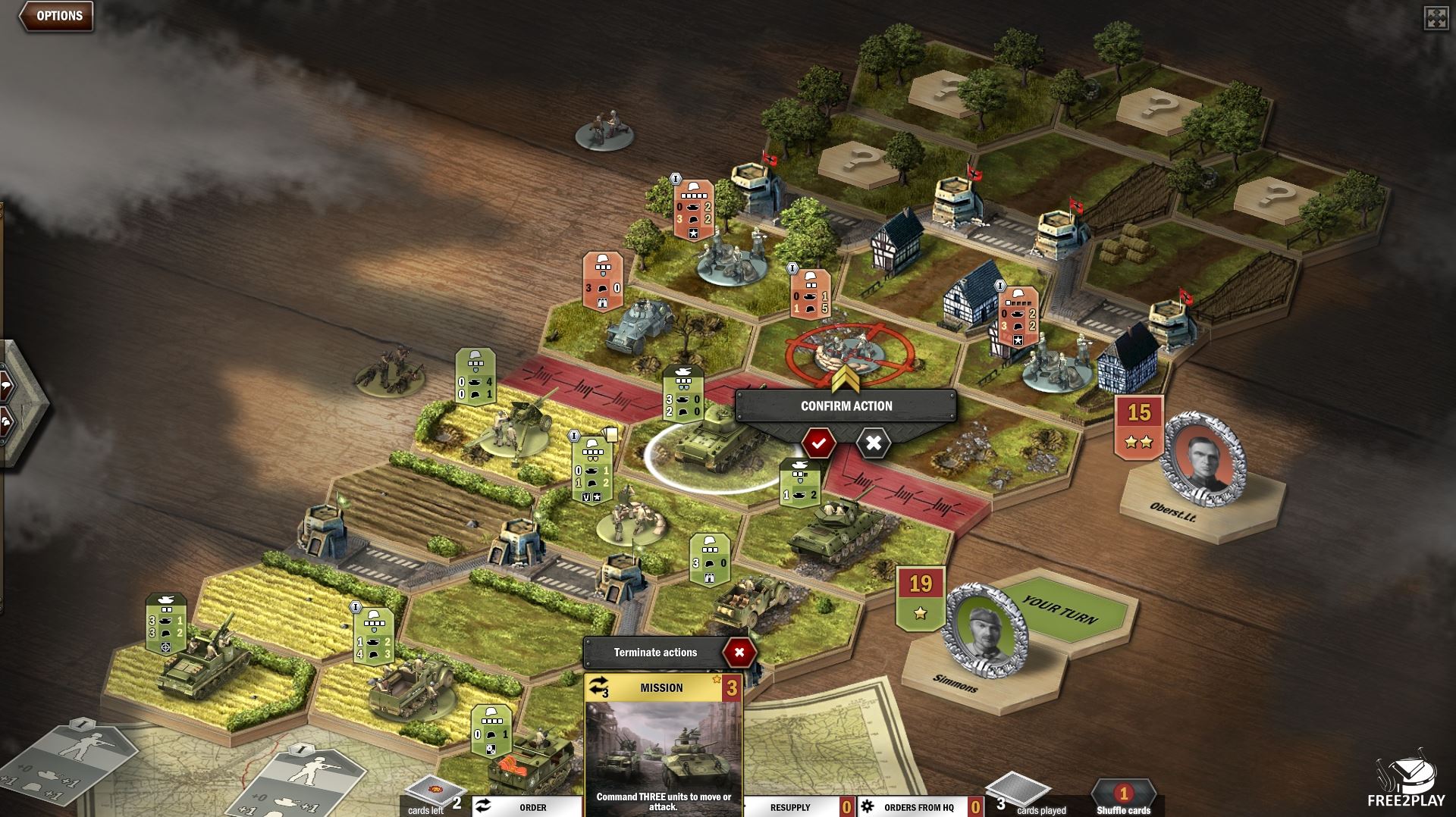Click the Shuffle cards button
1456x817 pixels.
[1123, 800]
